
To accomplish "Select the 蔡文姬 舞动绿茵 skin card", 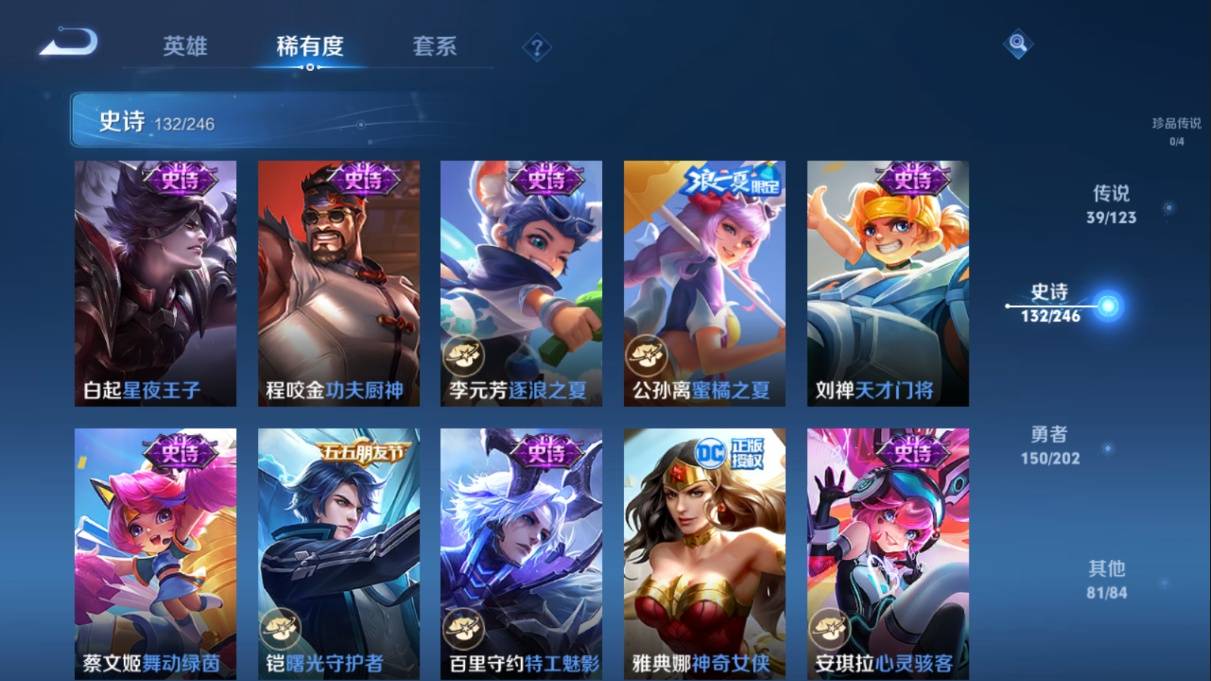I will click(x=155, y=553).
